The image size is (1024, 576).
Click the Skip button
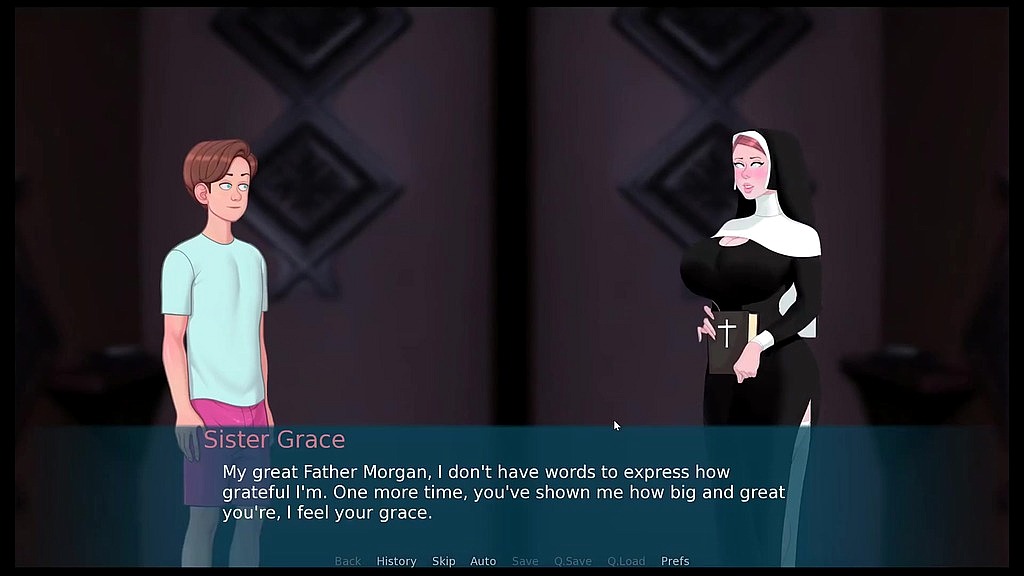[x=443, y=561]
